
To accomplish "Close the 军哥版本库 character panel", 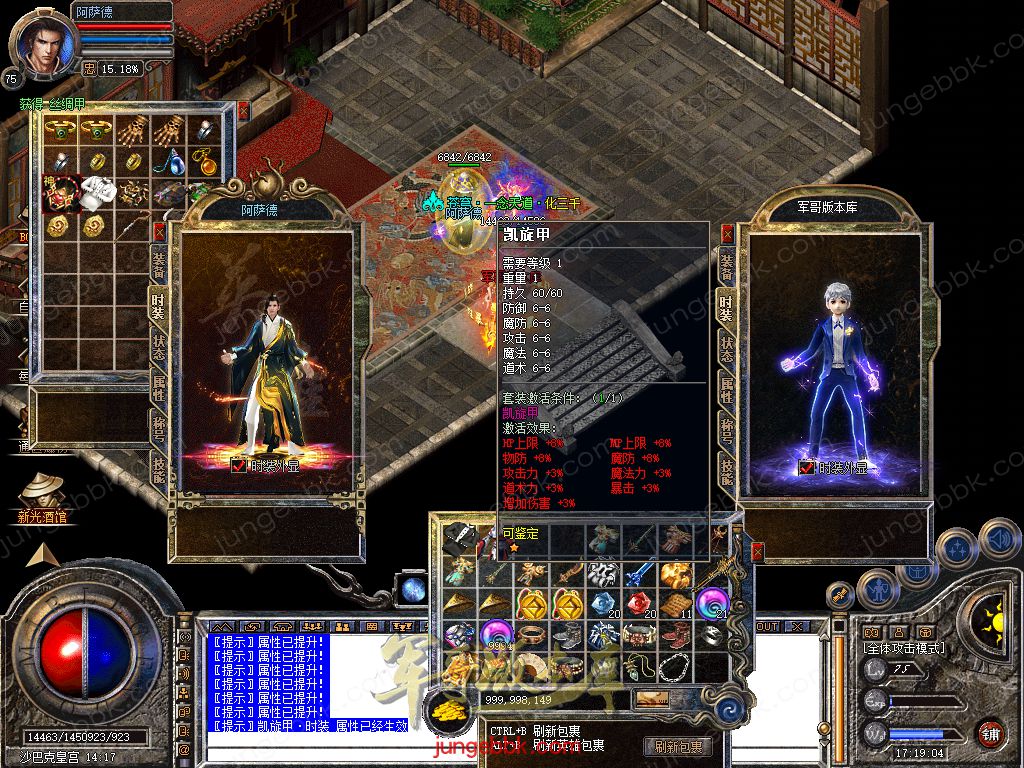I will [727, 233].
